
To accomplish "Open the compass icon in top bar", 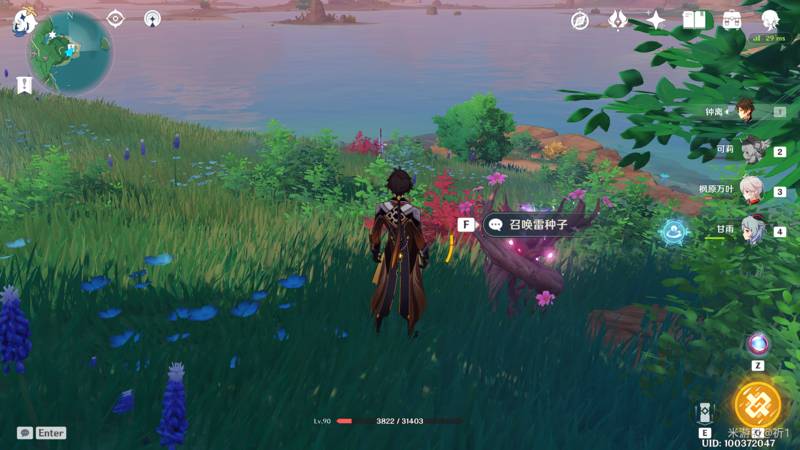I will pos(580,20).
